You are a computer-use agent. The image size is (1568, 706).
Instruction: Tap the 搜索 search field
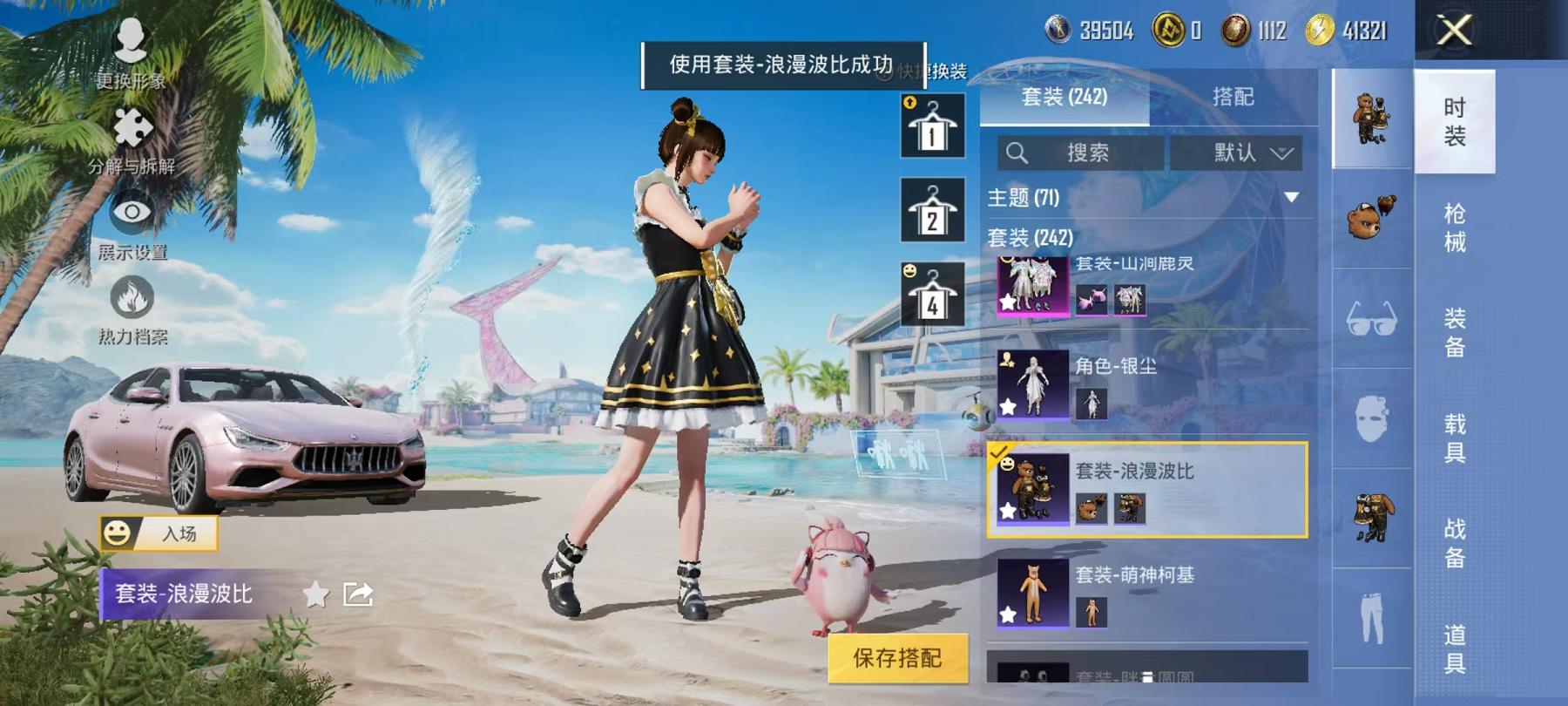pyautogui.click(x=1080, y=153)
